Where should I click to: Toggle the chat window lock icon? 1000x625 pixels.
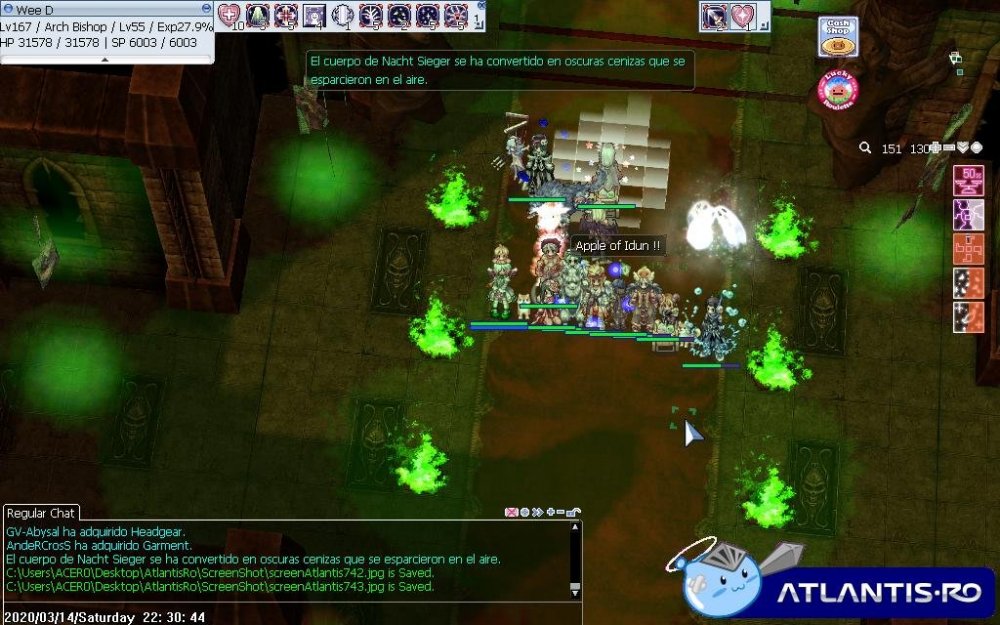572,512
